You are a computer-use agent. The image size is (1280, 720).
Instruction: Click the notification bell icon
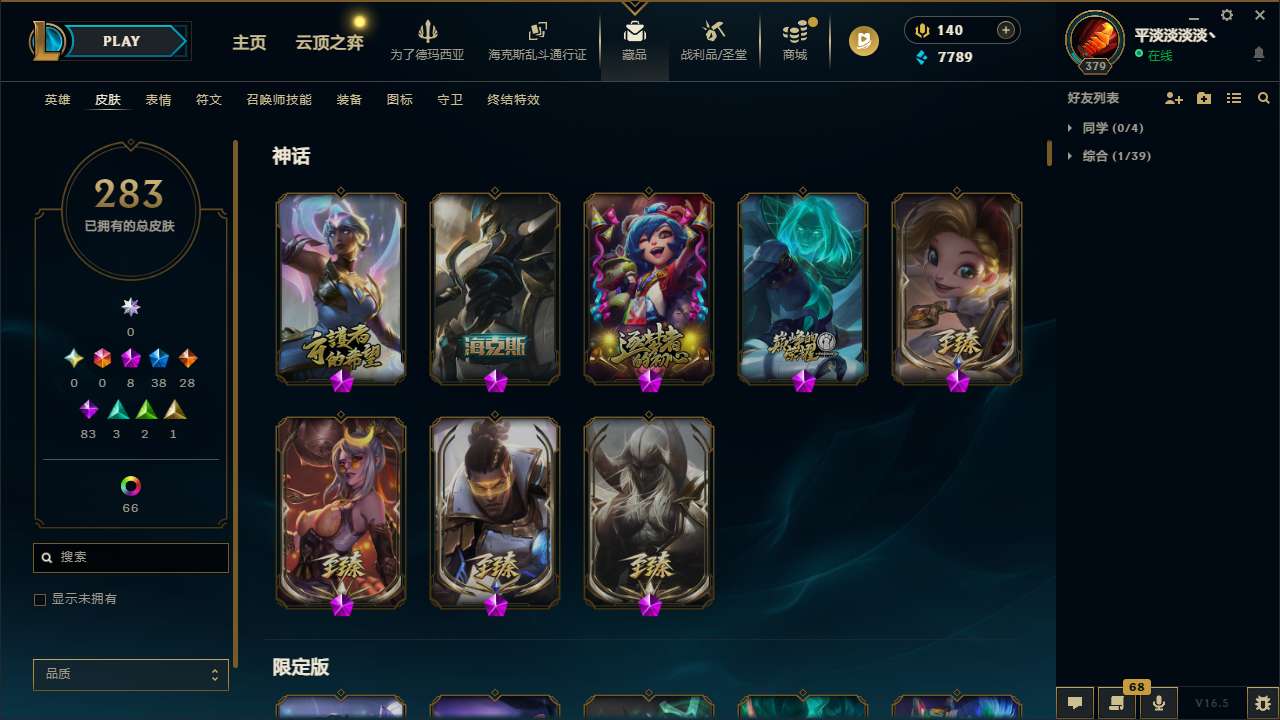tap(1258, 54)
